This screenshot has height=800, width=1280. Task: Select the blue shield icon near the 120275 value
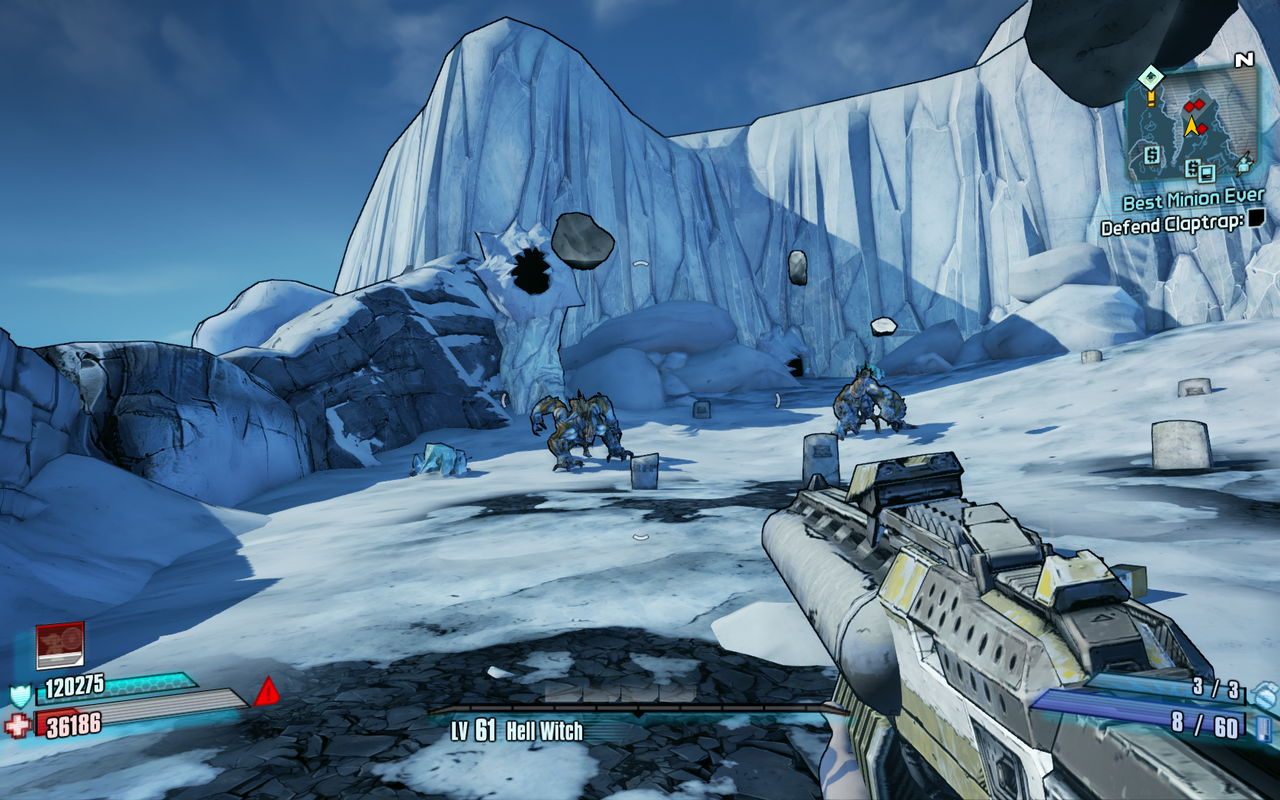[x=20, y=696]
